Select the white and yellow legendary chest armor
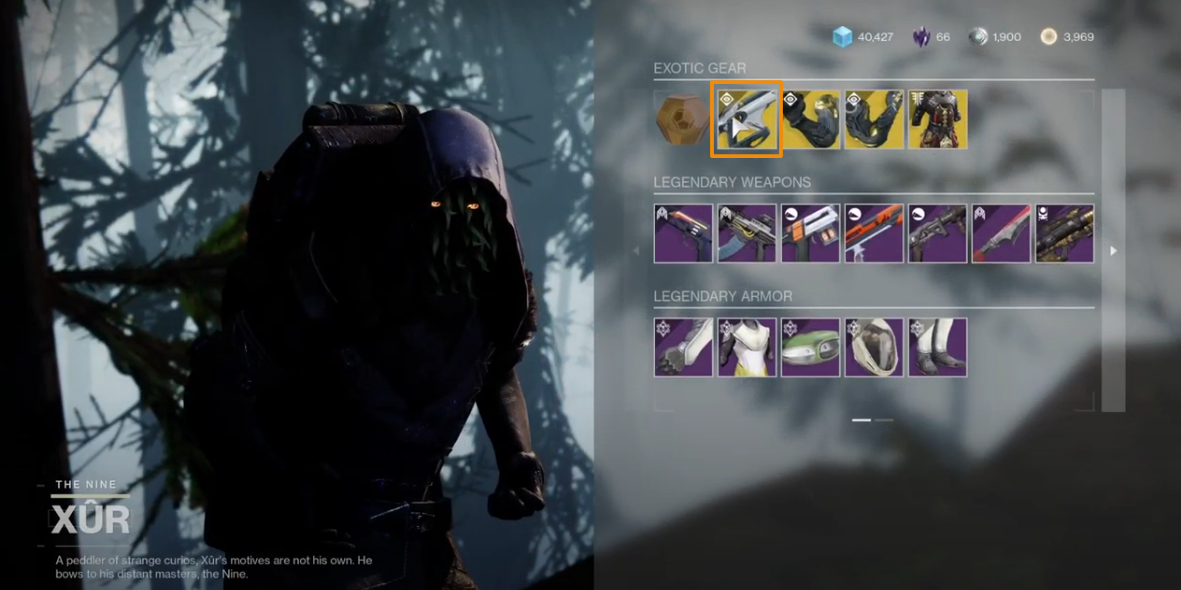The width and height of the screenshot is (1181, 590). pos(747,348)
